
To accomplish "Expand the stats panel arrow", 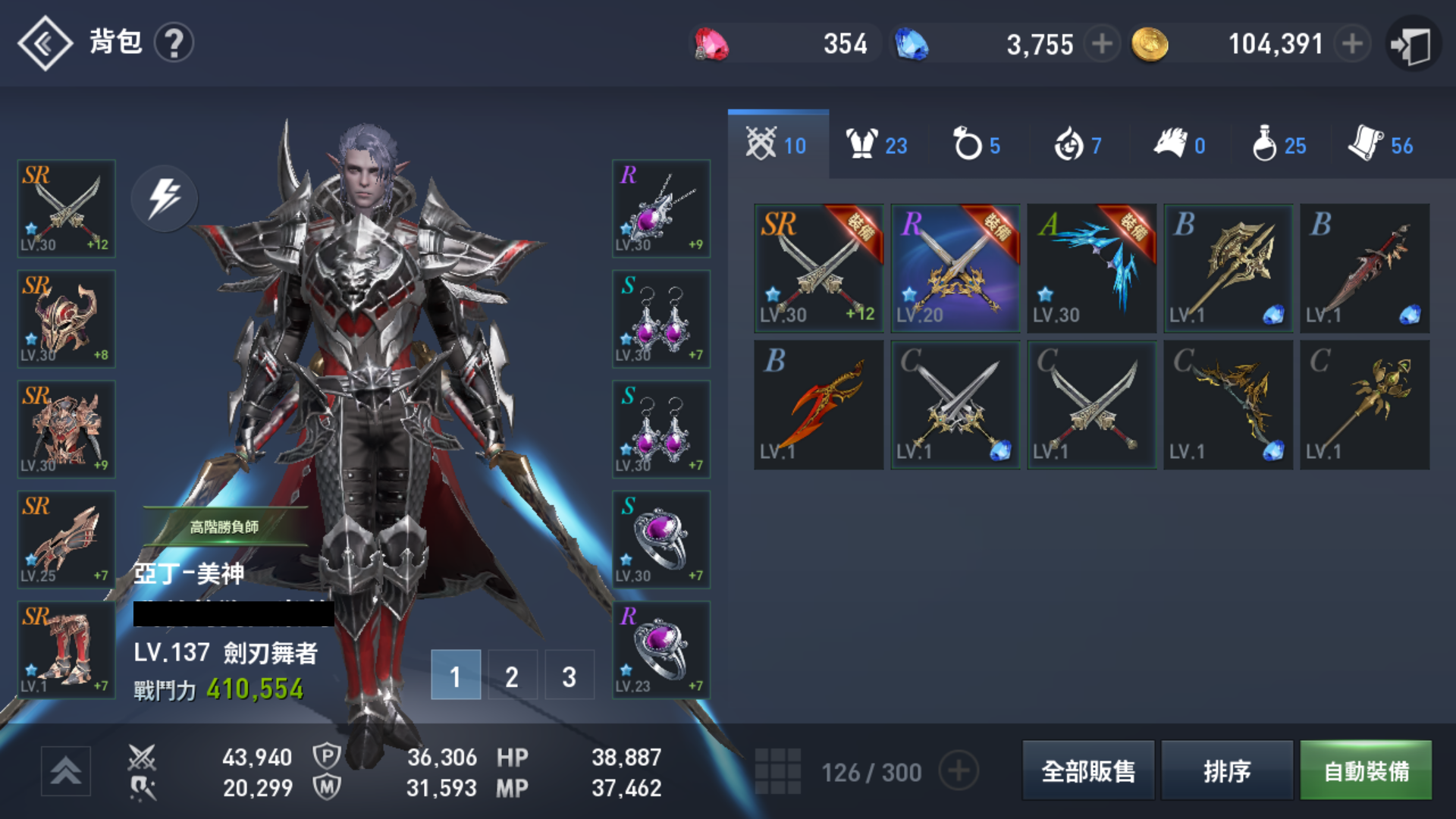I will (x=66, y=771).
